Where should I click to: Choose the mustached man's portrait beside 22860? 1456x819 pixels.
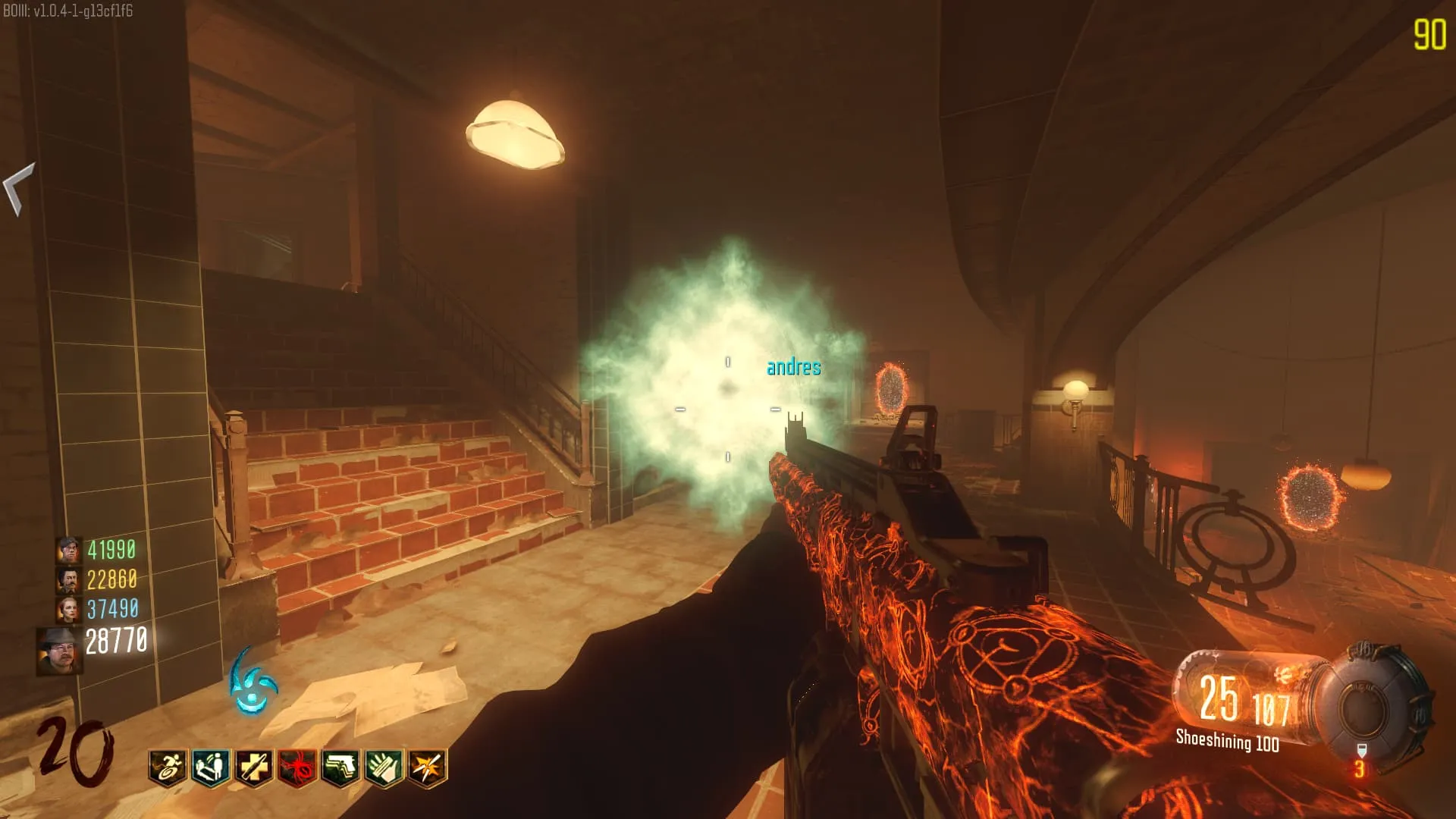pos(68,580)
